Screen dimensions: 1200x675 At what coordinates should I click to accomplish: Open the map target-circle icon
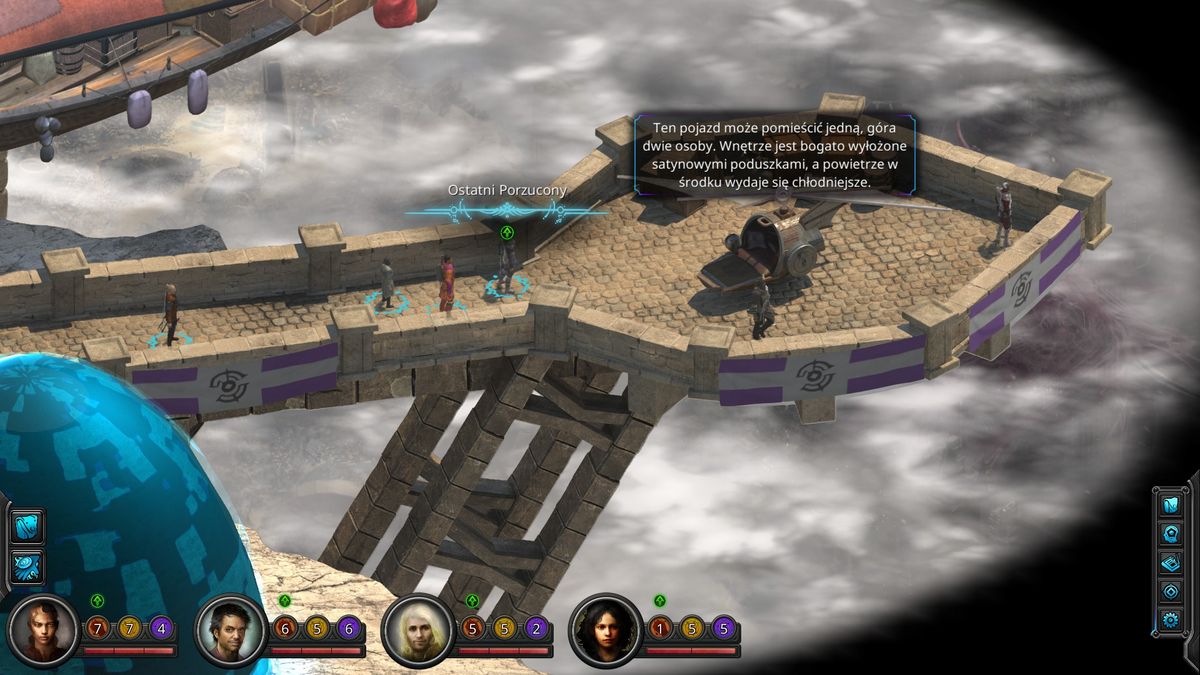(1171, 591)
